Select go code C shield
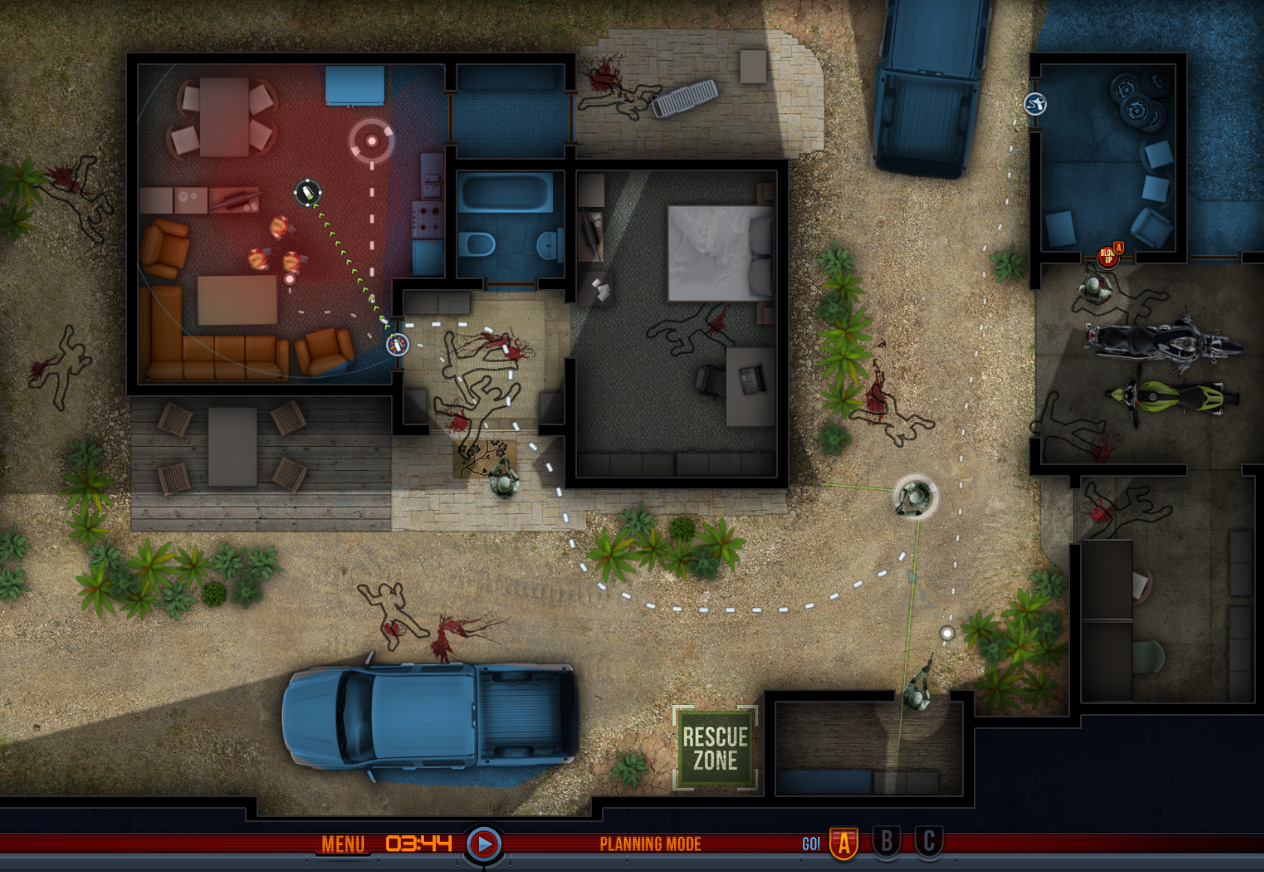Screen dimensions: 1264x872 coord(929,843)
